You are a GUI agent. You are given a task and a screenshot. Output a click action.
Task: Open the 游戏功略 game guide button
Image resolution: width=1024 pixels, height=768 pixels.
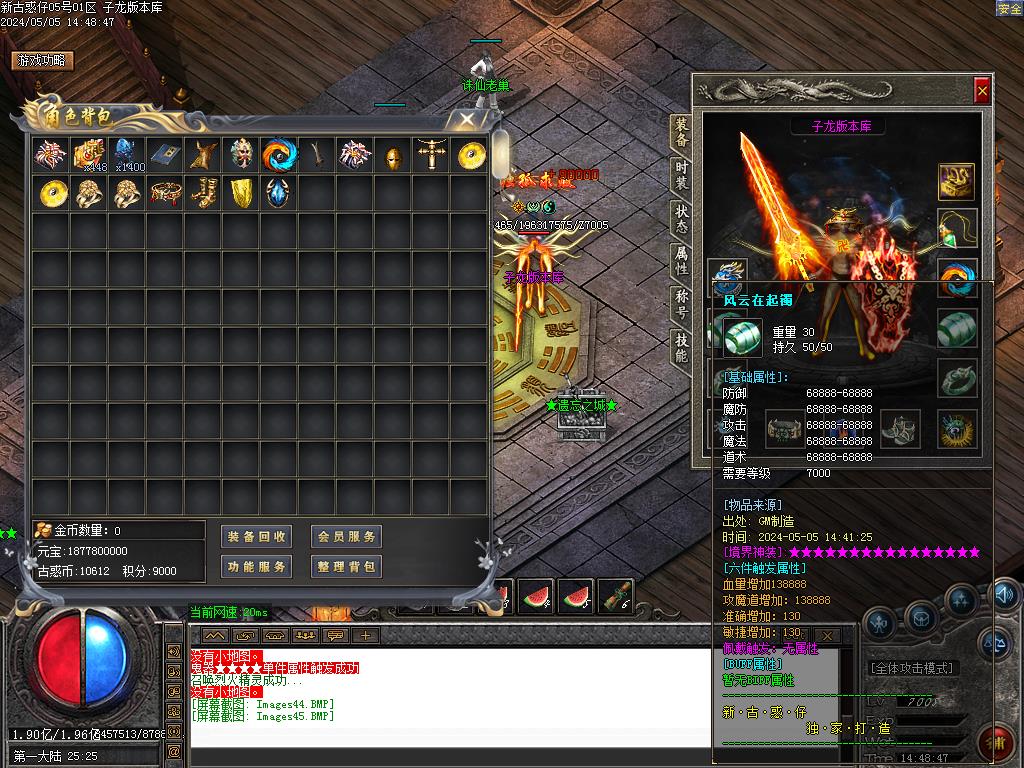pos(43,60)
